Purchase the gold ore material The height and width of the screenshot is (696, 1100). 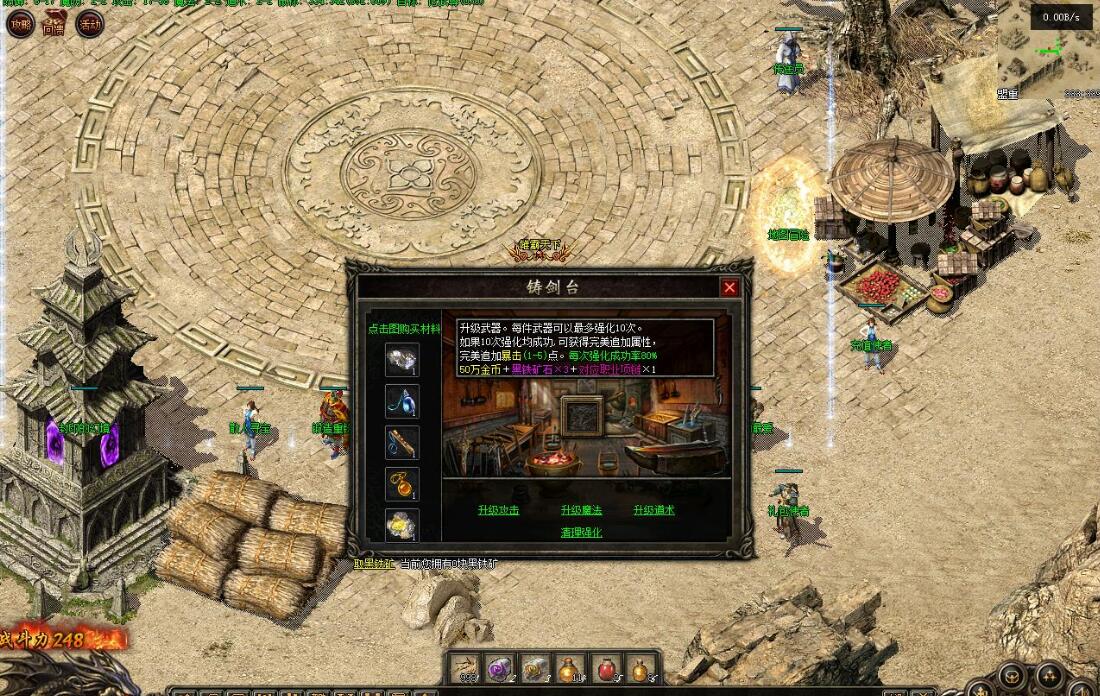(402, 525)
